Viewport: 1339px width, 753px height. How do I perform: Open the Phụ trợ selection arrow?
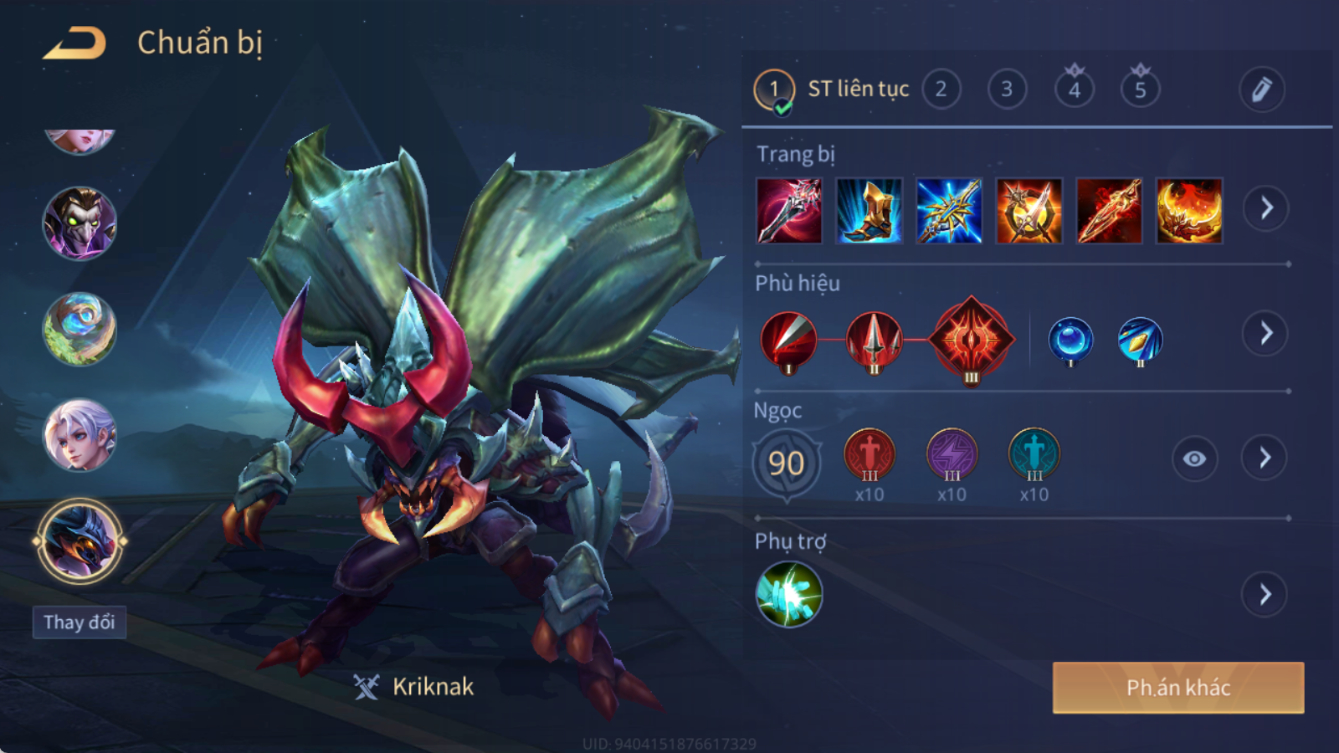pos(1265,595)
